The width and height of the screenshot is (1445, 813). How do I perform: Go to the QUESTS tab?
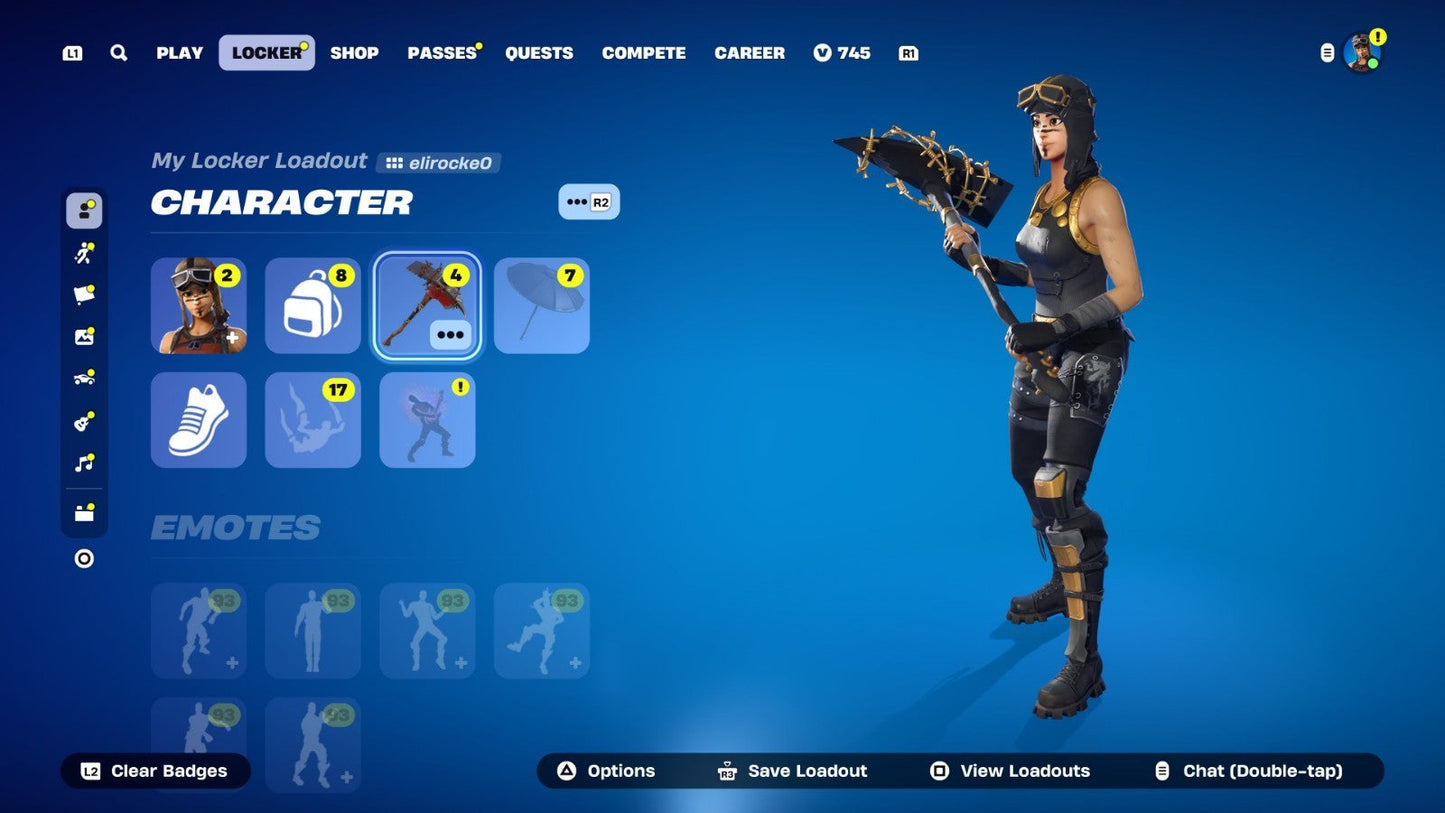click(539, 53)
